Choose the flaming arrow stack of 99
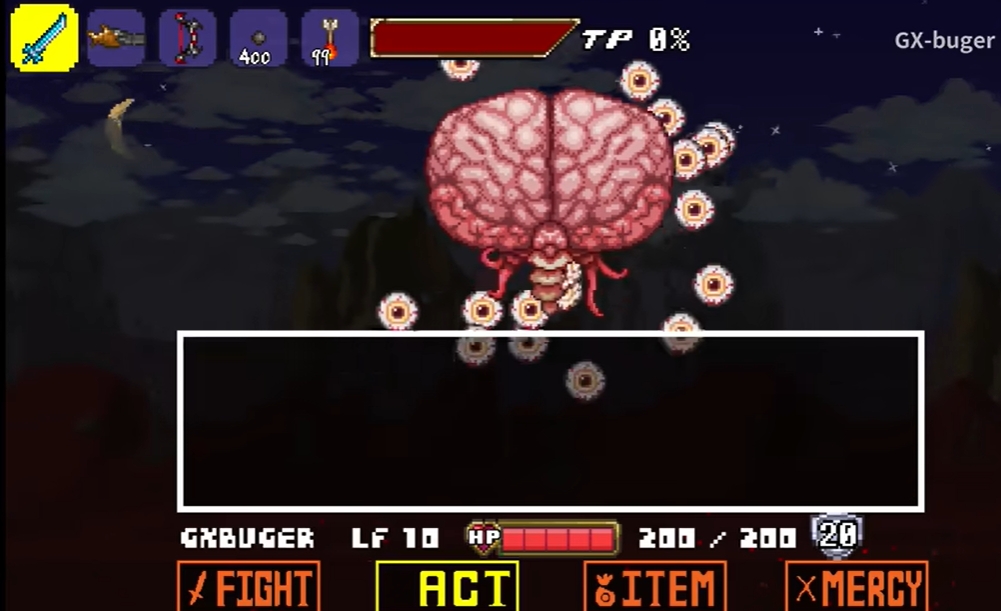The width and height of the screenshot is (1001, 611). [329, 38]
